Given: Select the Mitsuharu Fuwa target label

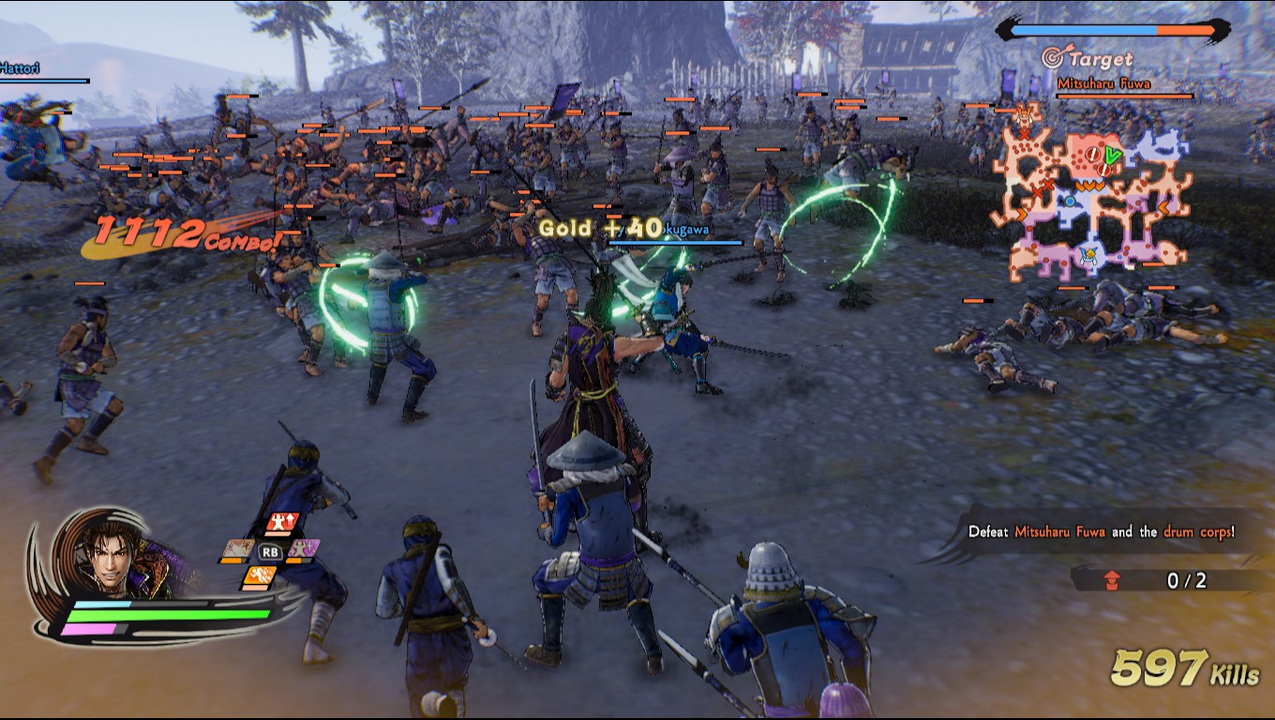Looking at the screenshot, I should (1116, 84).
